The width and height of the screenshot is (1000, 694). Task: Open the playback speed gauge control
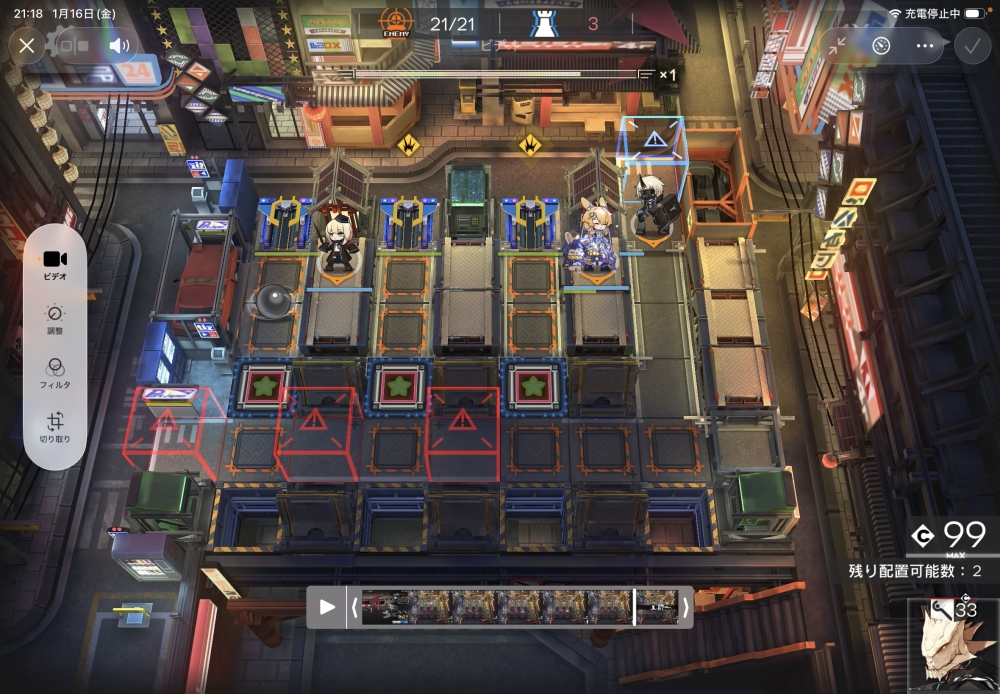tap(881, 46)
